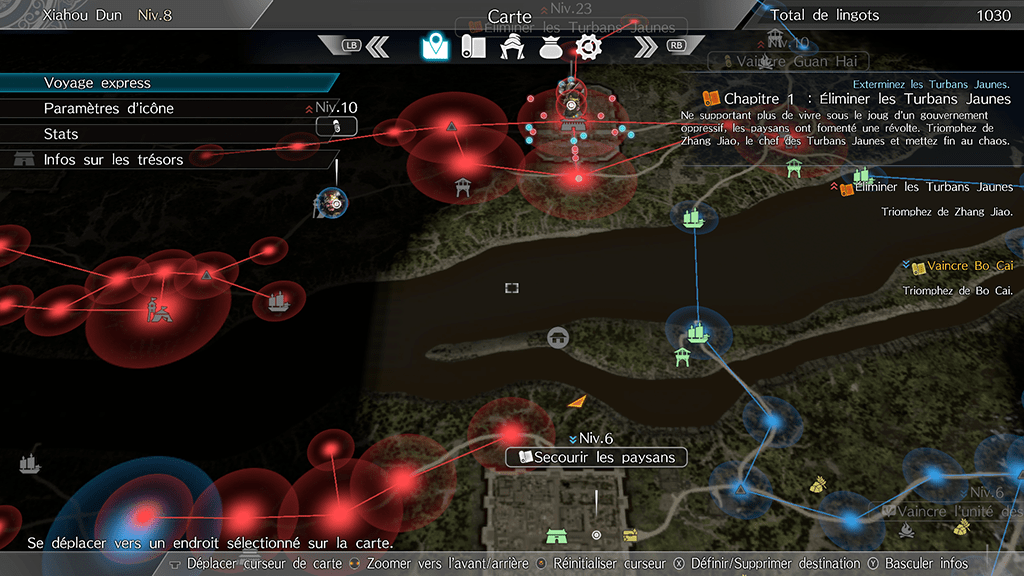
Task: Select the gray gate icon on the island
Action: [x=558, y=338]
